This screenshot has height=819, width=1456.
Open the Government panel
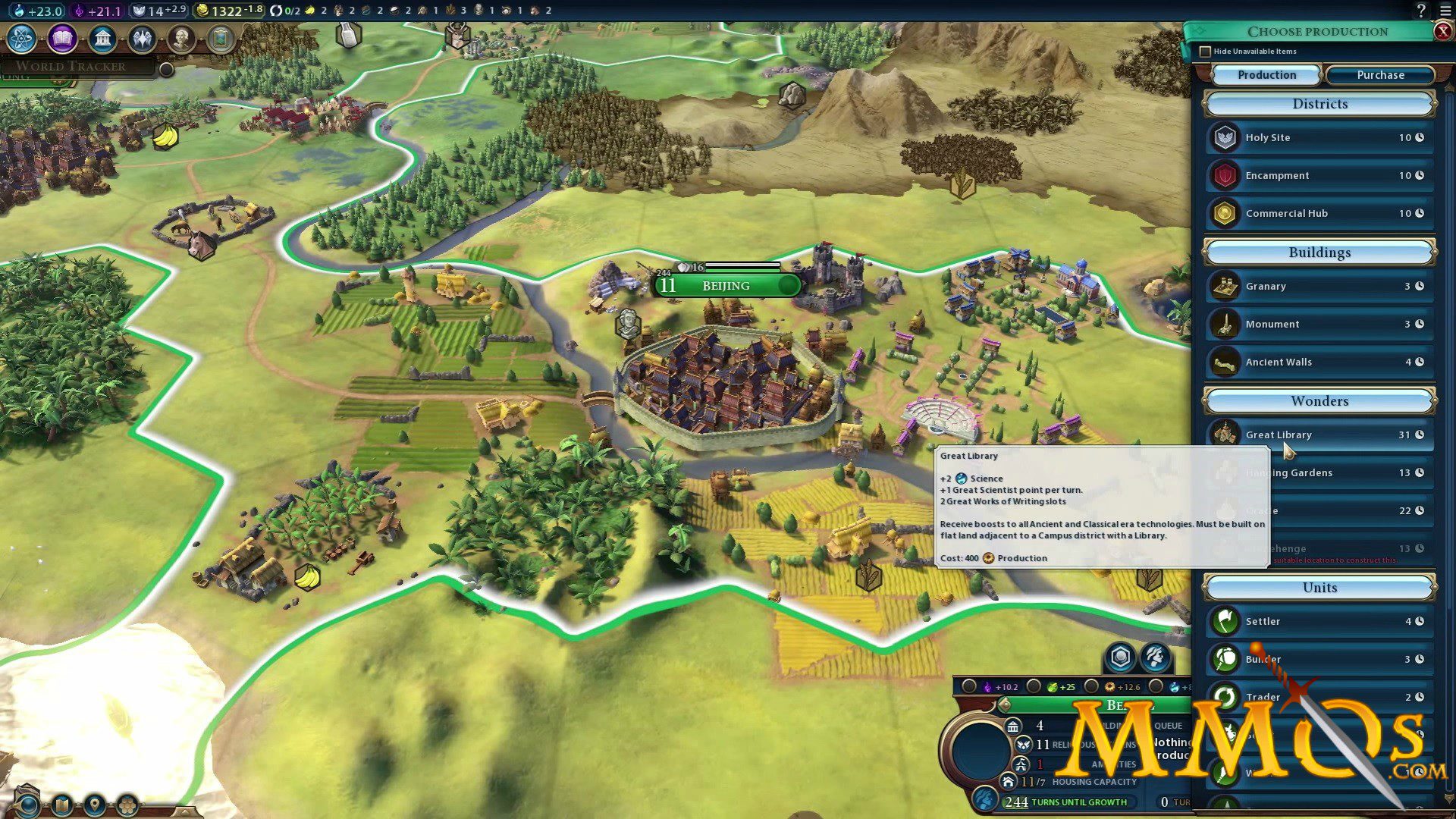click(x=103, y=38)
